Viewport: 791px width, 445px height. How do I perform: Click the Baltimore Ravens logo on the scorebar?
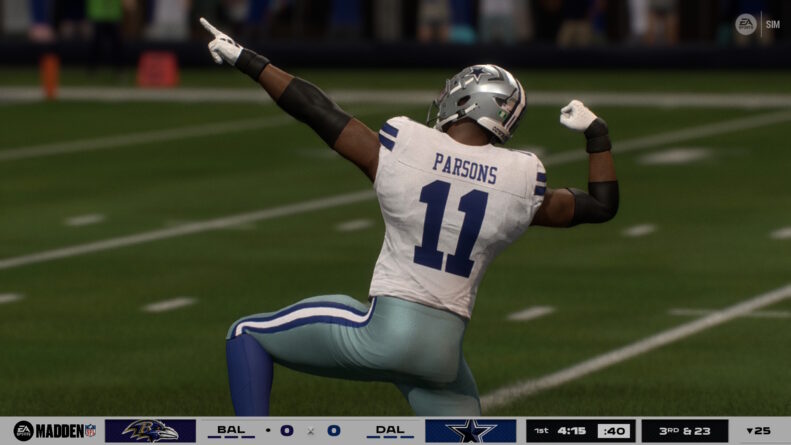tap(150, 431)
